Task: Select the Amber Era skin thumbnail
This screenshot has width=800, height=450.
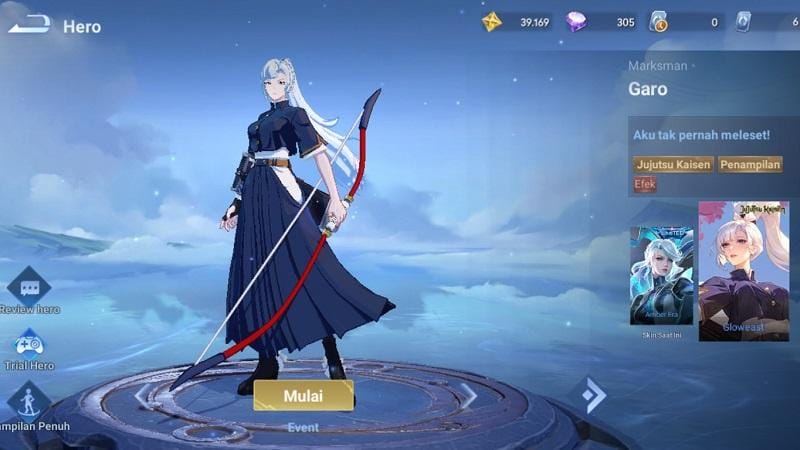Action: pyautogui.click(x=661, y=276)
